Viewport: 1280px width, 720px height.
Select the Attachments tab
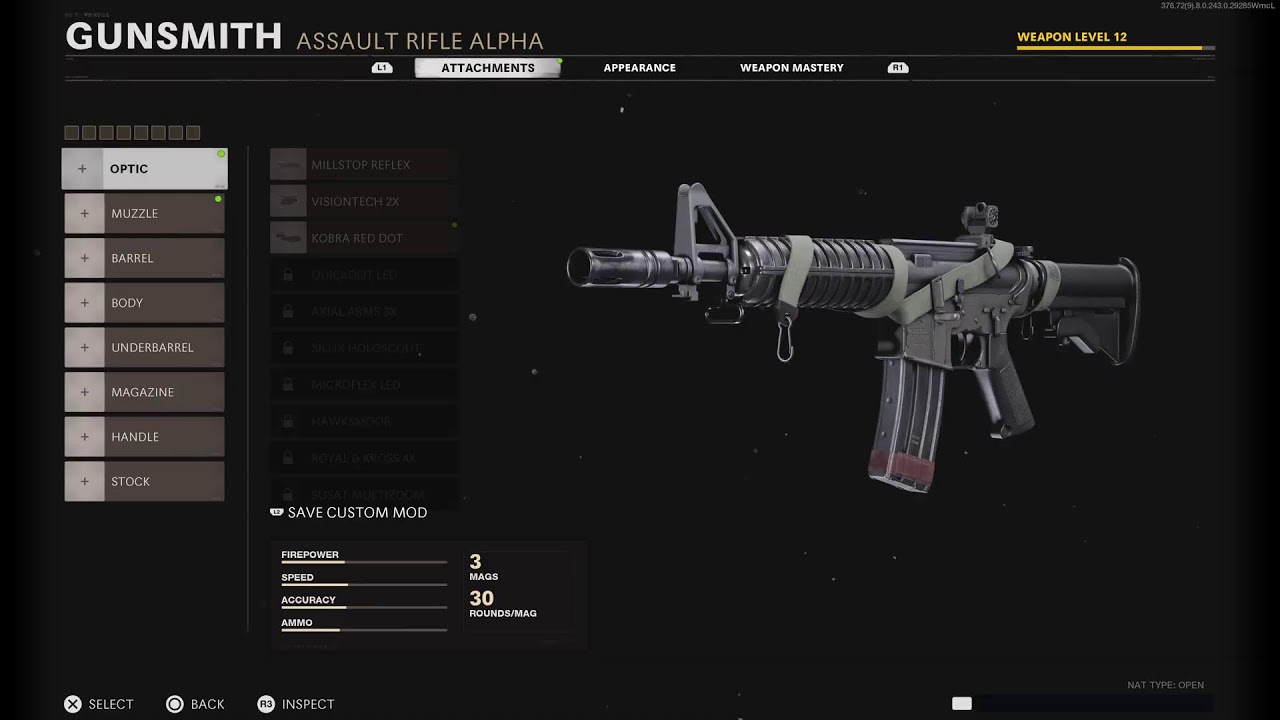(x=488, y=68)
